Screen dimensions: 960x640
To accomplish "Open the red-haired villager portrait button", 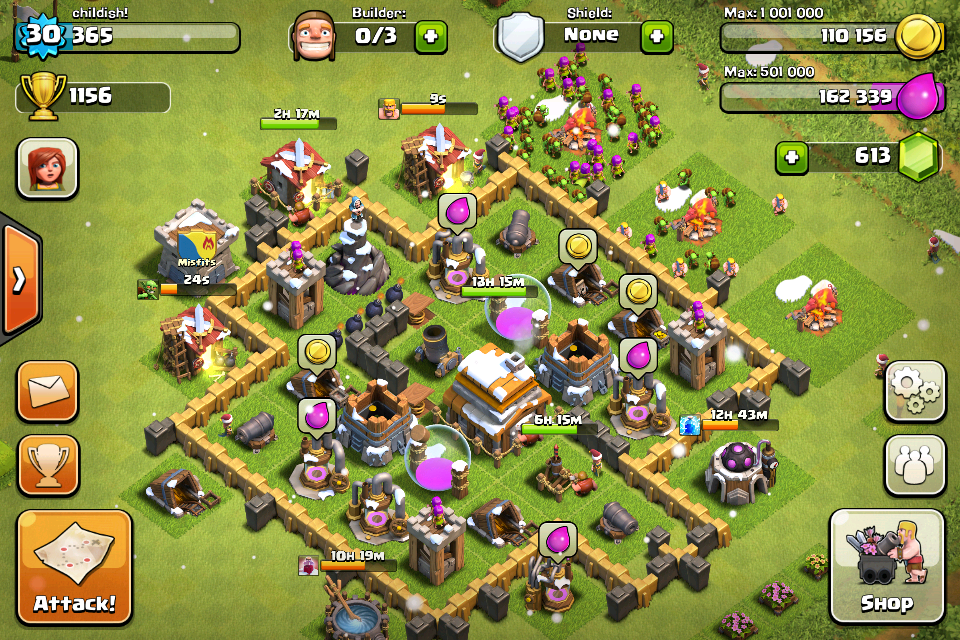I will point(47,168).
